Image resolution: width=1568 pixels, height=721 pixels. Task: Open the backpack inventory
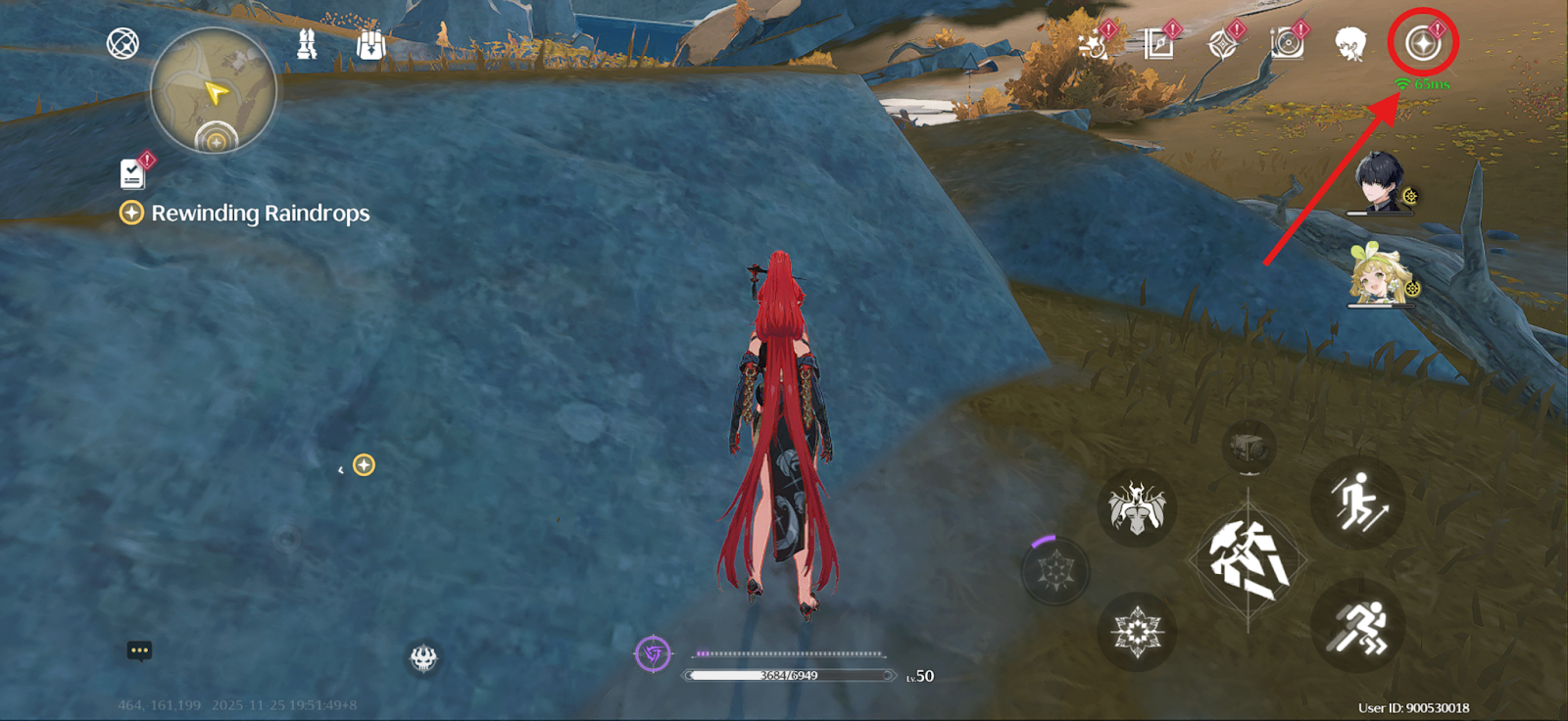pos(370,45)
